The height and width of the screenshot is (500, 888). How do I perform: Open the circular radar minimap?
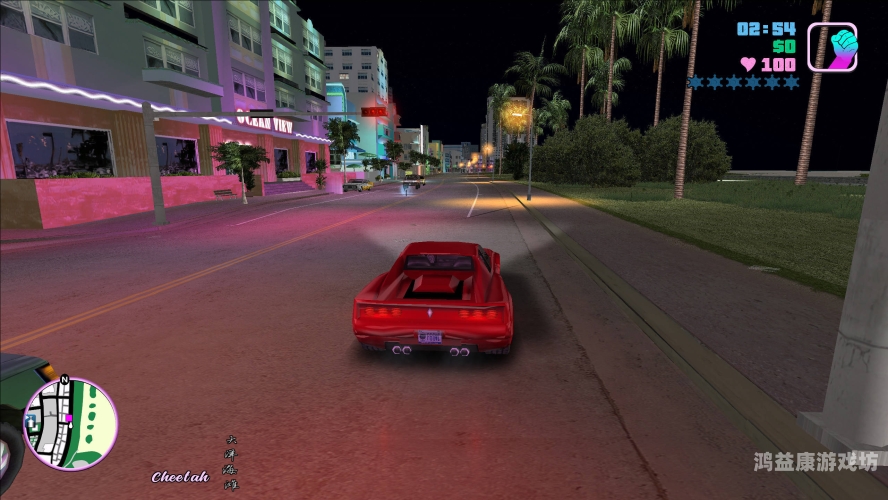click(x=71, y=424)
